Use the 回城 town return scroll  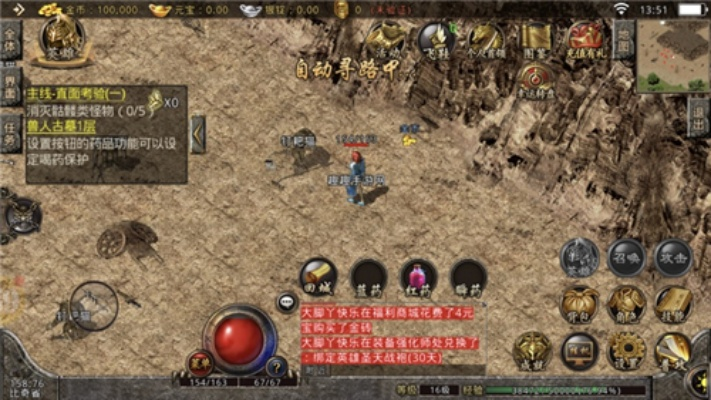pos(320,277)
